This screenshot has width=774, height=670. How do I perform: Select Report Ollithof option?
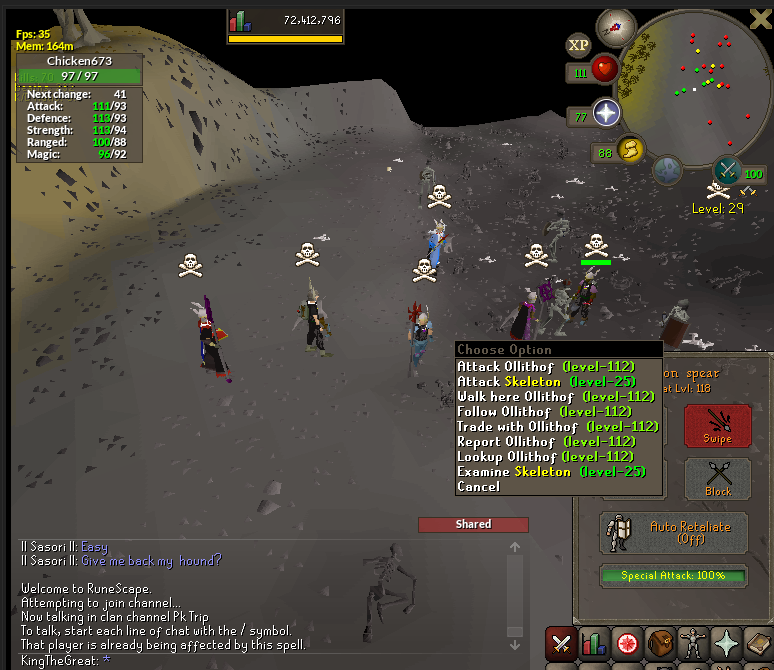coord(546,442)
